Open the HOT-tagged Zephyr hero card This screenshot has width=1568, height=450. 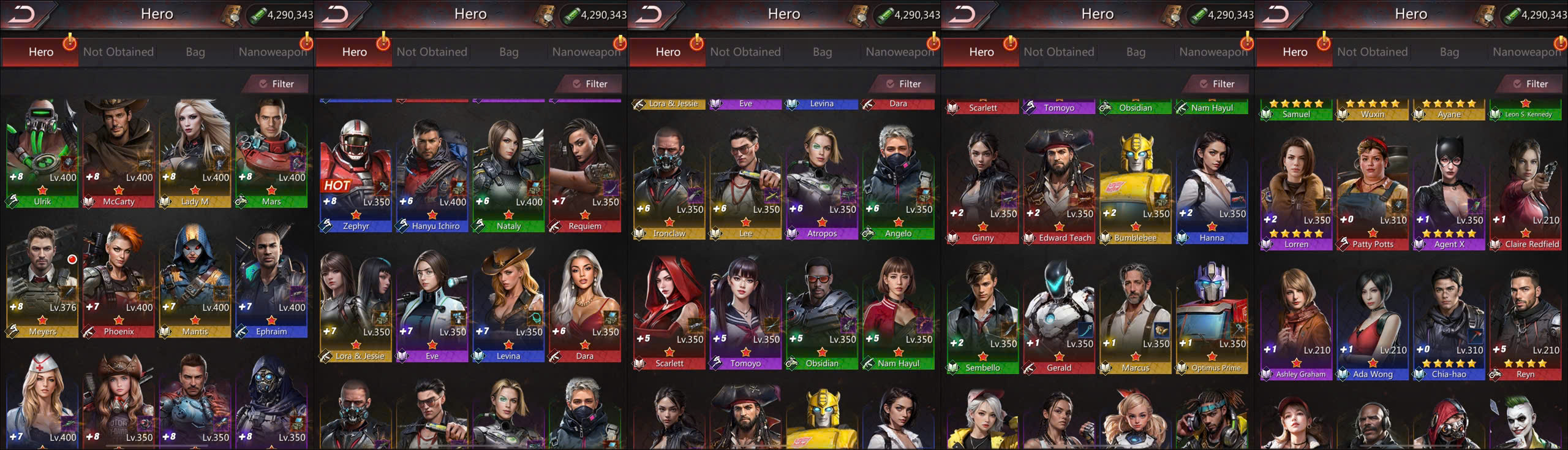(356, 175)
